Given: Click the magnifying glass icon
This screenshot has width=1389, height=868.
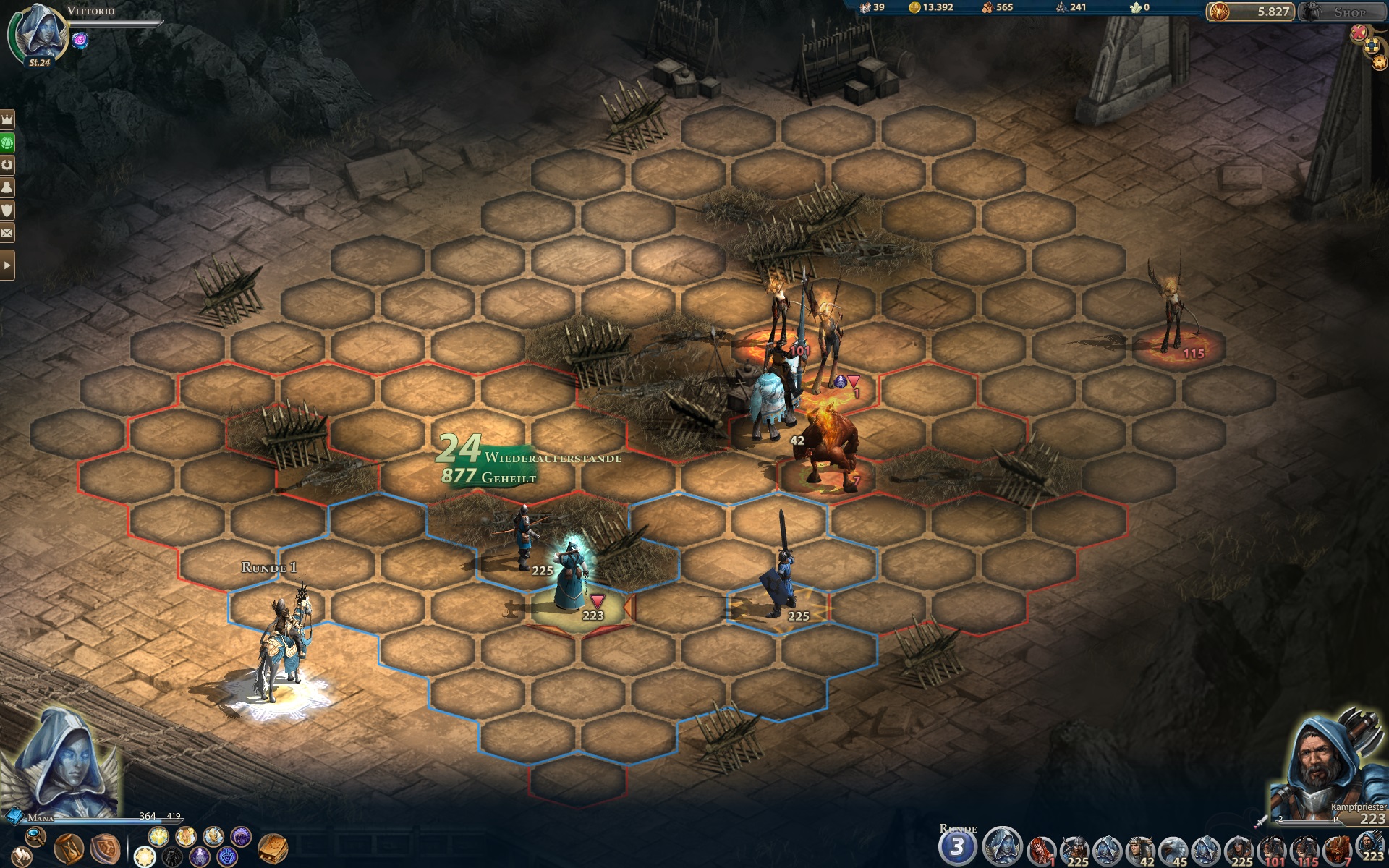Looking at the screenshot, I should (x=34, y=838).
